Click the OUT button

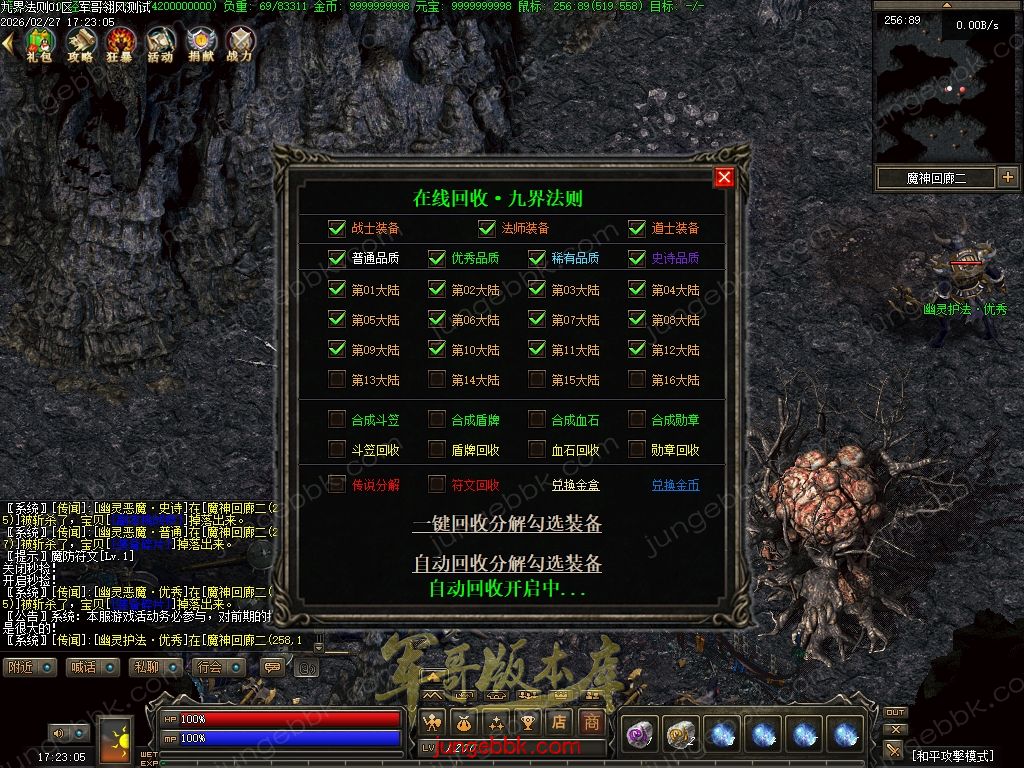(895, 713)
